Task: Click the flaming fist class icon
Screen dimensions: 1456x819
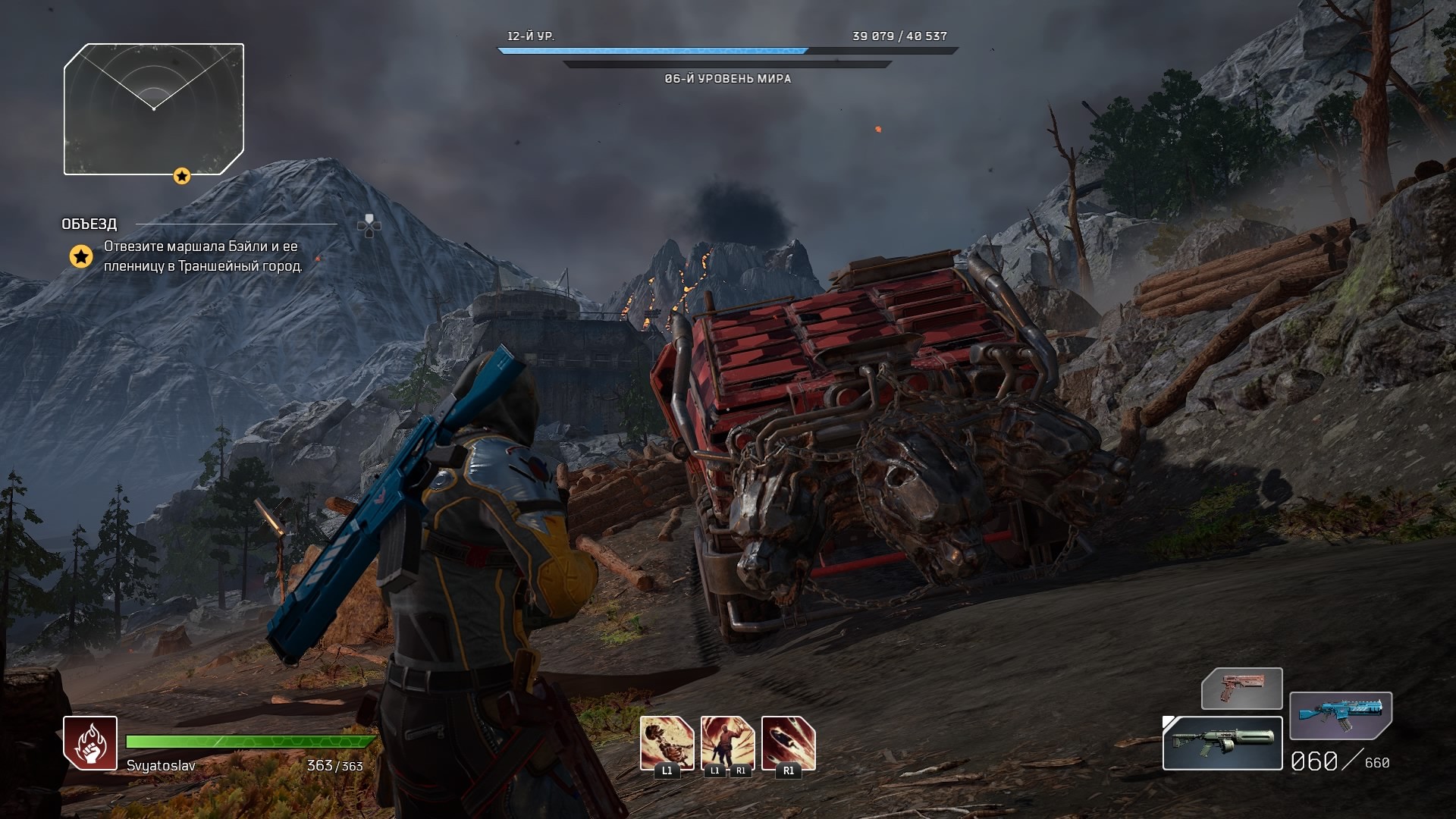Action: pos(90,743)
